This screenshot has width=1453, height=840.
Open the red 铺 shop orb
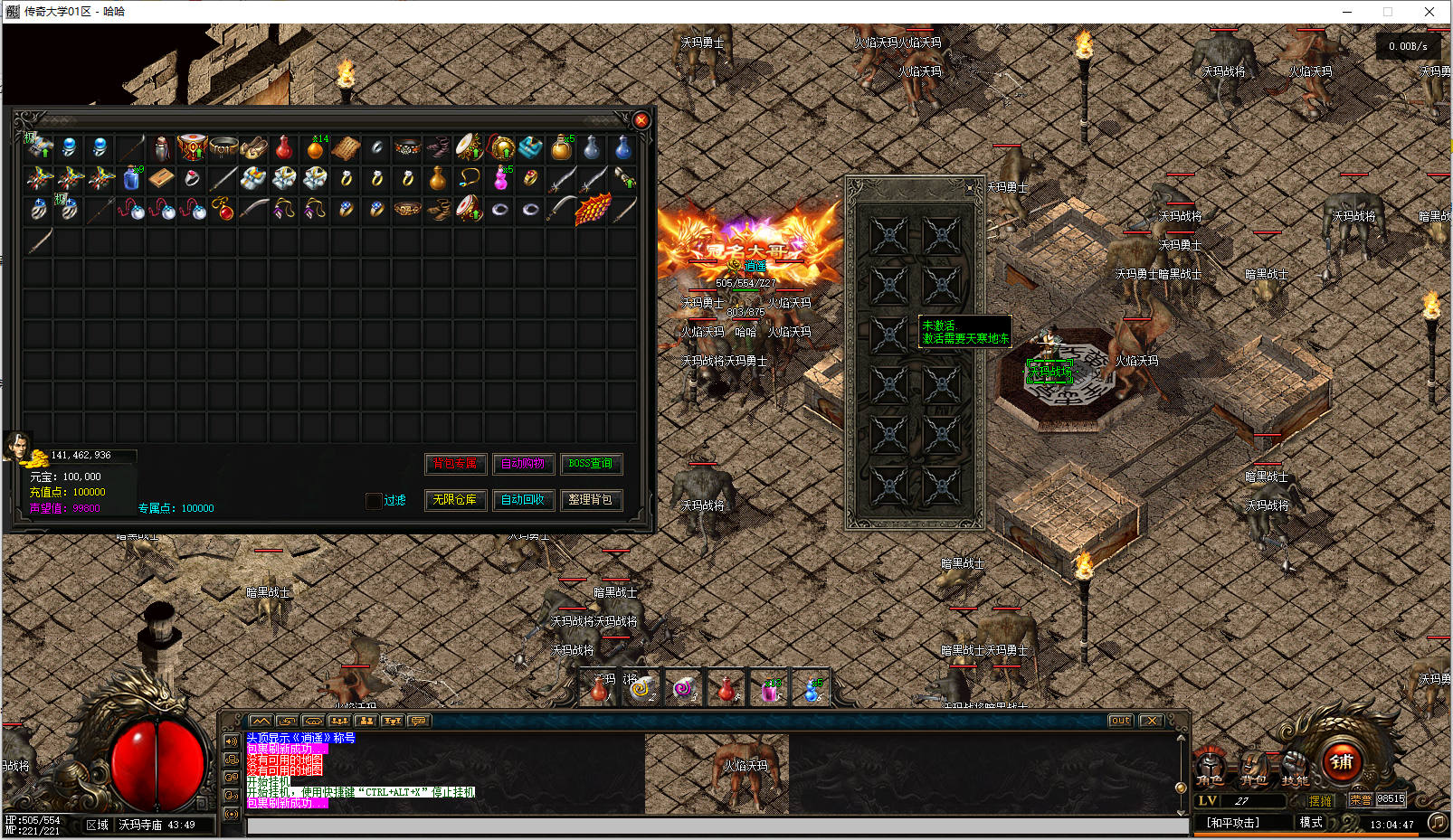pos(1343,761)
